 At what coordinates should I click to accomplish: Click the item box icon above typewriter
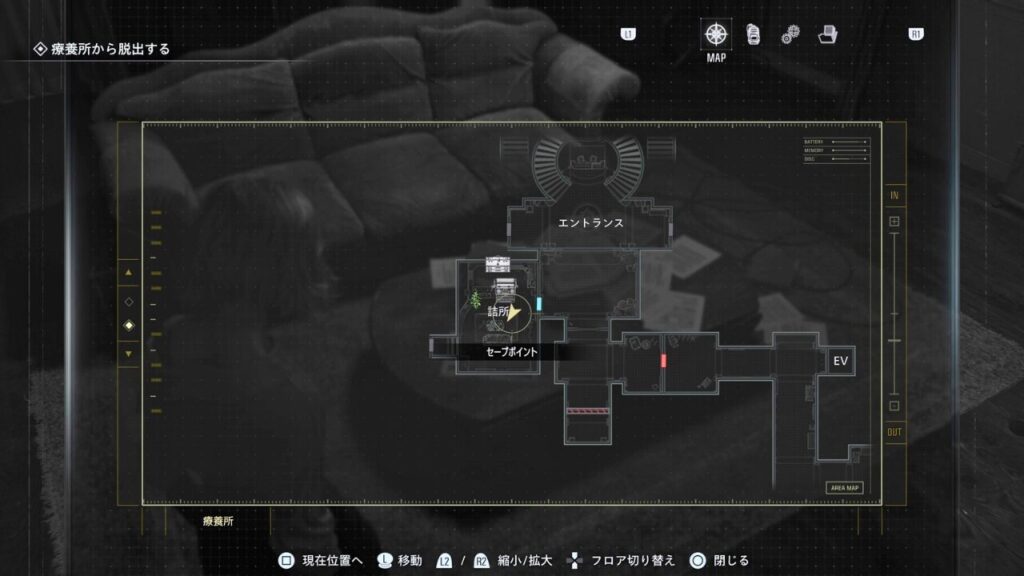[x=498, y=263]
